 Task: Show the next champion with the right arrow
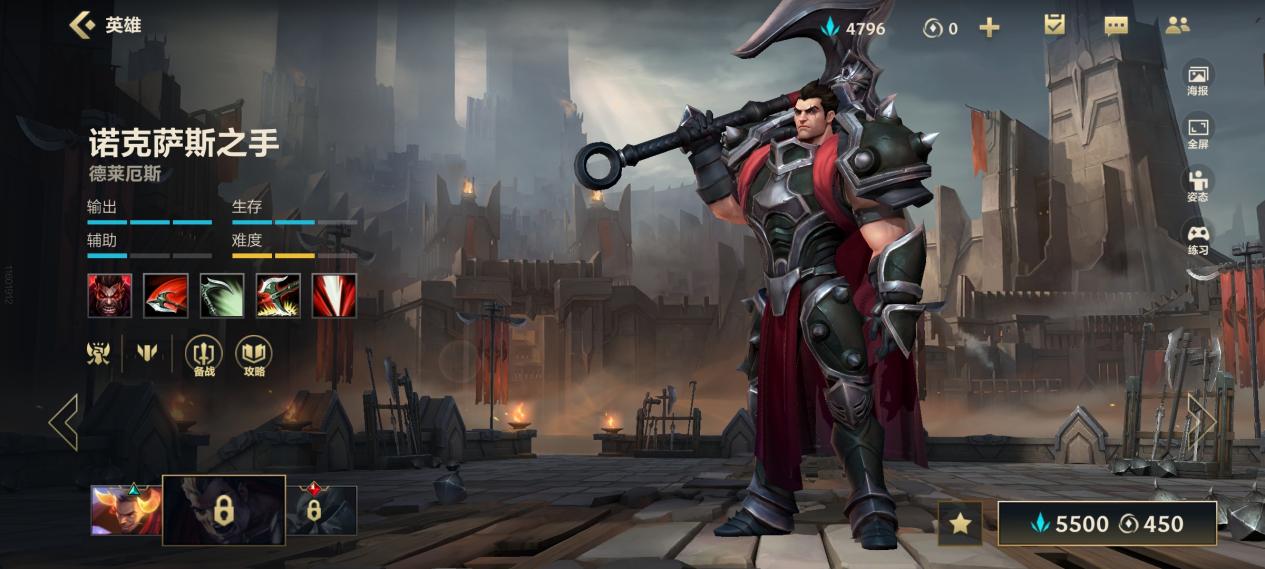(1201, 421)
